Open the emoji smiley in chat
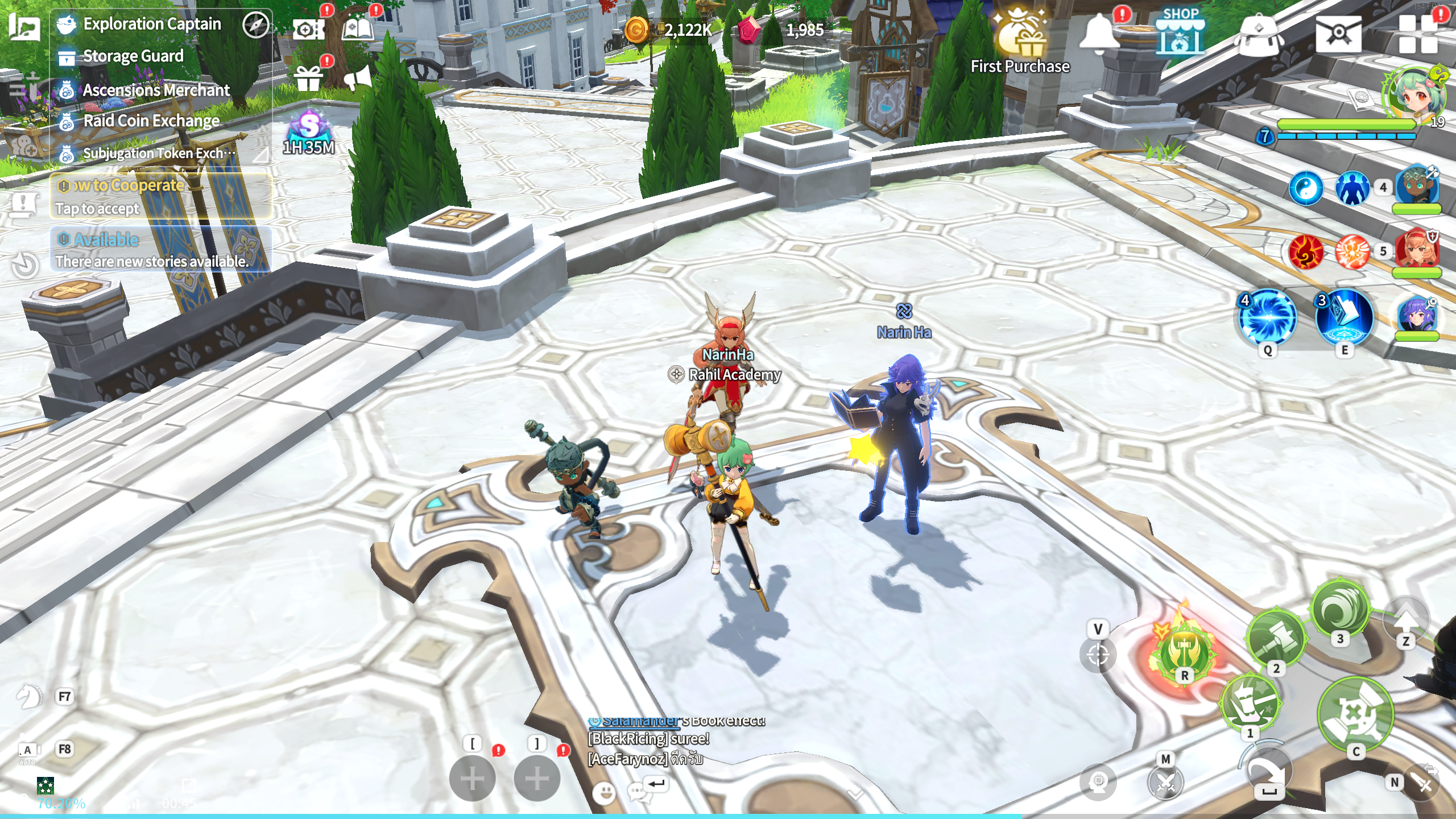1456x819 pixels. tap(604, 792)
